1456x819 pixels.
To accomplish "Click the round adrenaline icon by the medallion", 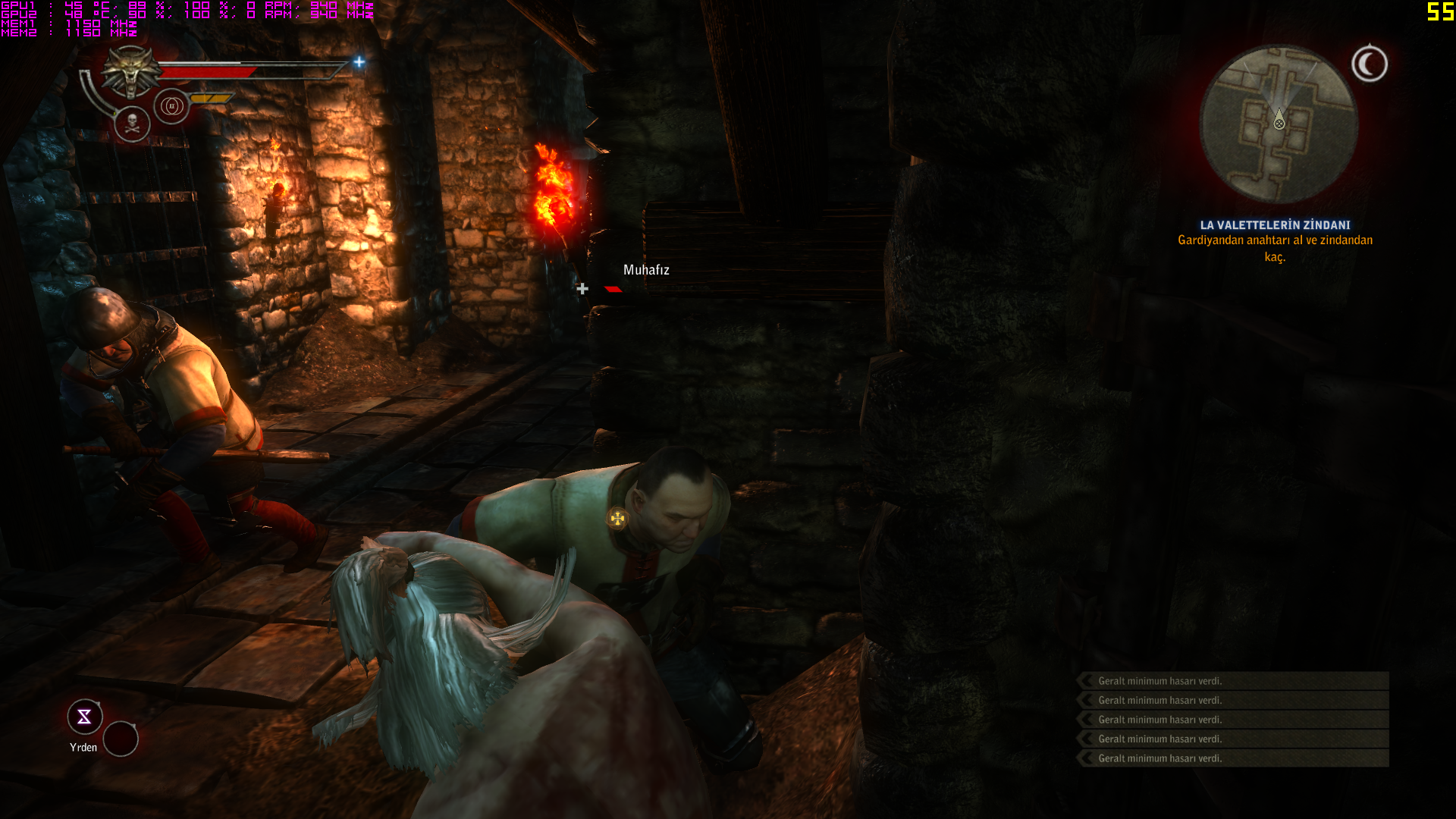I will coord(171,106).
